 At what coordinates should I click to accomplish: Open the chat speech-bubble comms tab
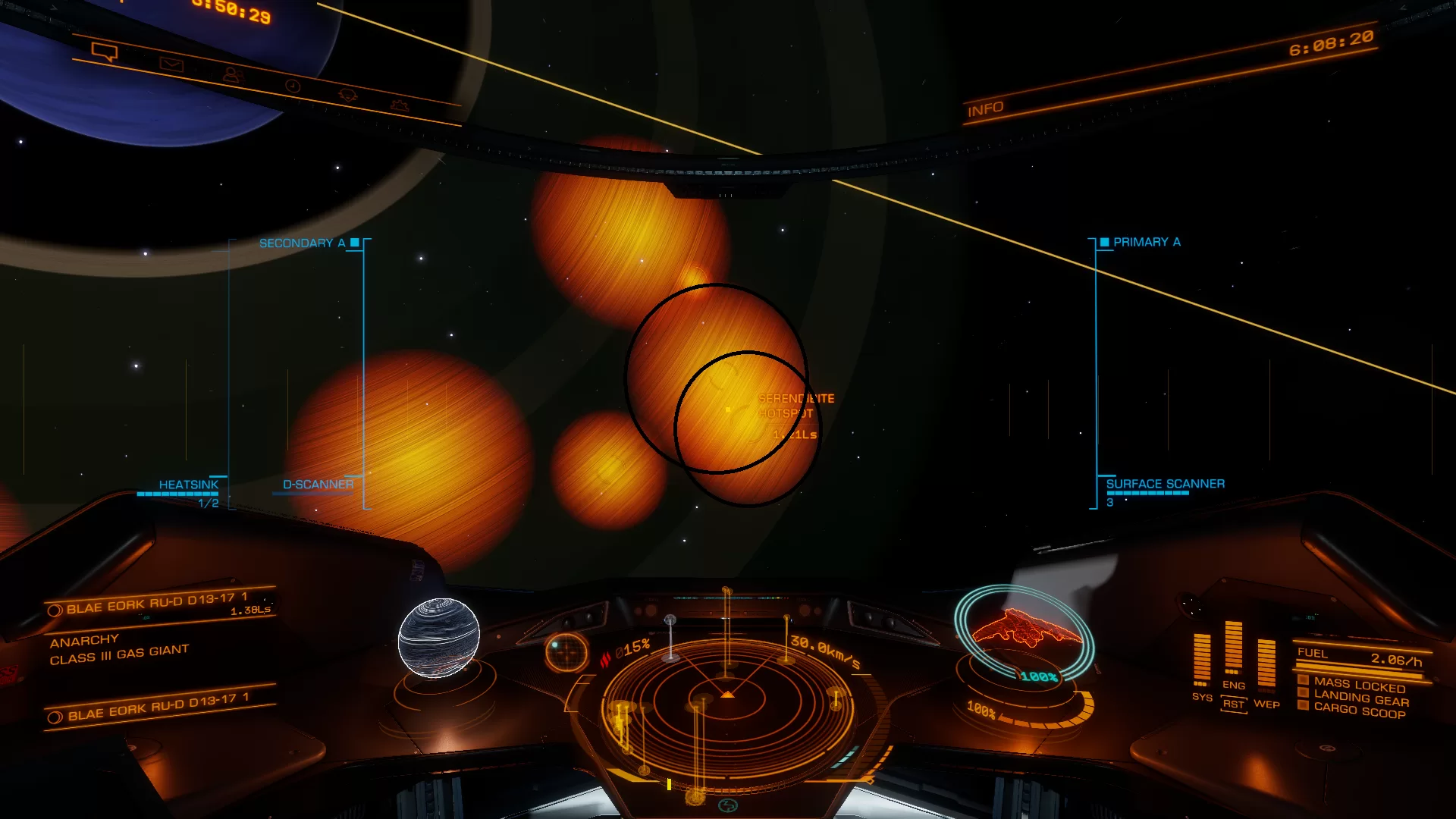pyautogui.click(x=105, y=52)
